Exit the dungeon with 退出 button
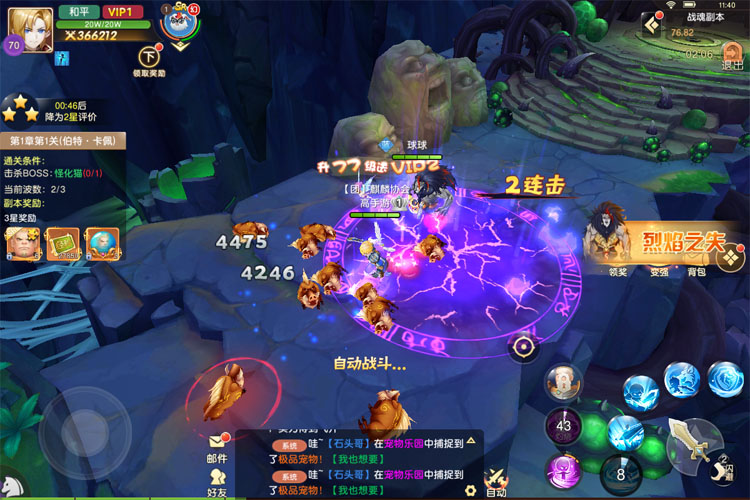750x500 pixels. point(731,50)
